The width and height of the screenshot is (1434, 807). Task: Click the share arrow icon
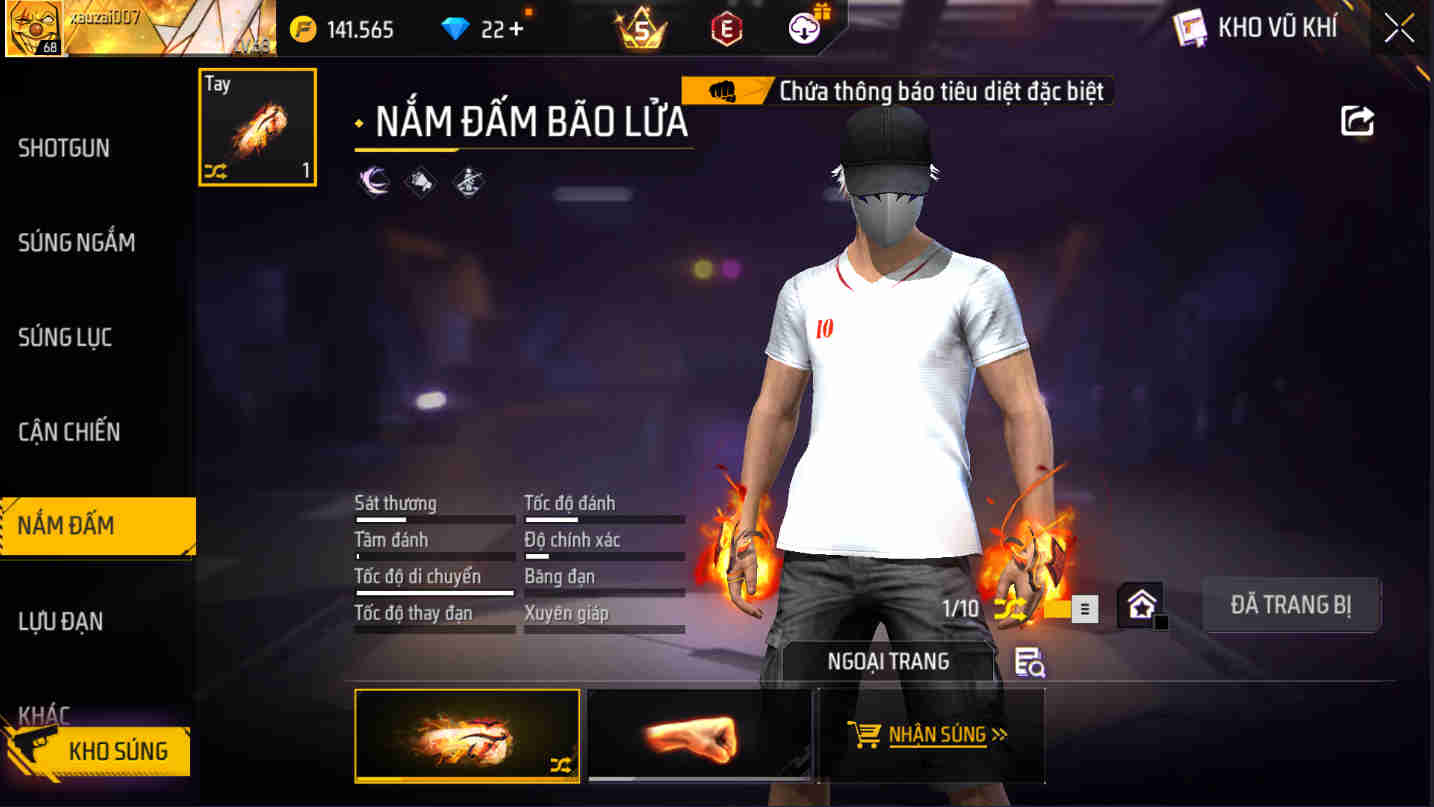tap(1357, 120)
